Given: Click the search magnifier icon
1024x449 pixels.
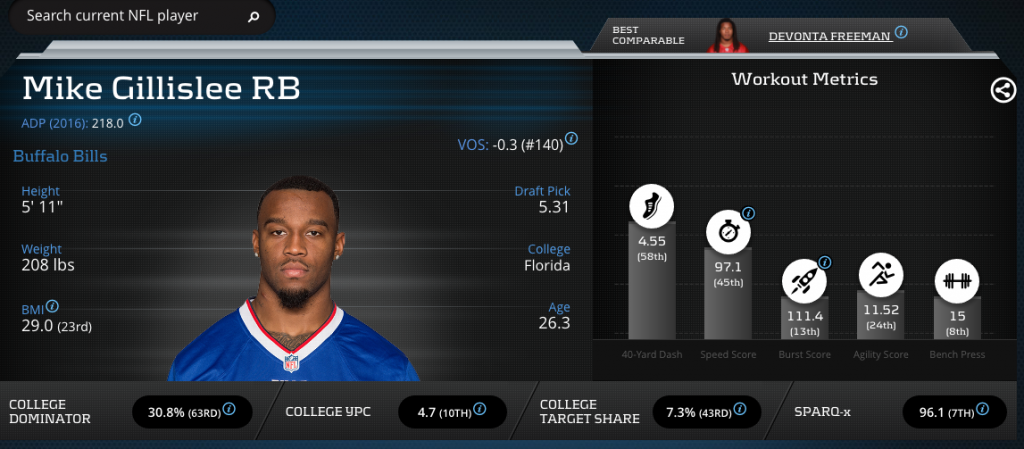Looking at the screenshot, I should (254, 17).
